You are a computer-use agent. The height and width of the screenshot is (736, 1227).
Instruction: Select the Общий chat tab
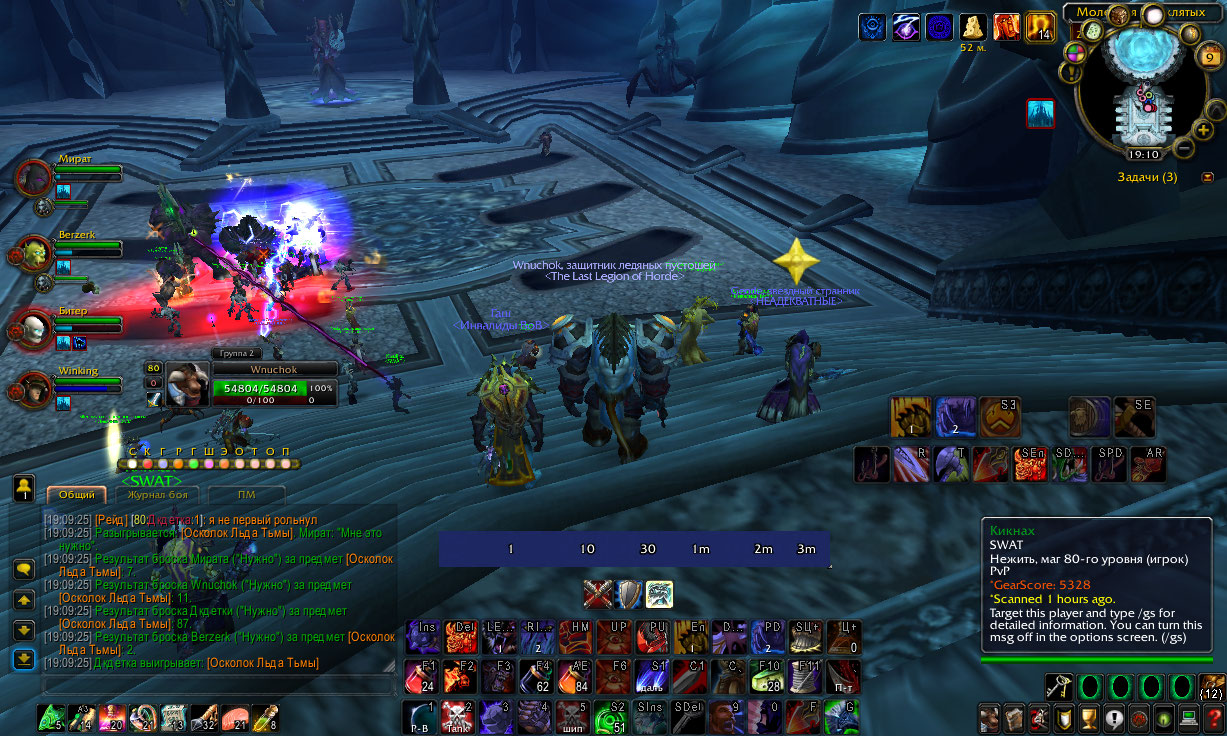click(x=77, y=494)
